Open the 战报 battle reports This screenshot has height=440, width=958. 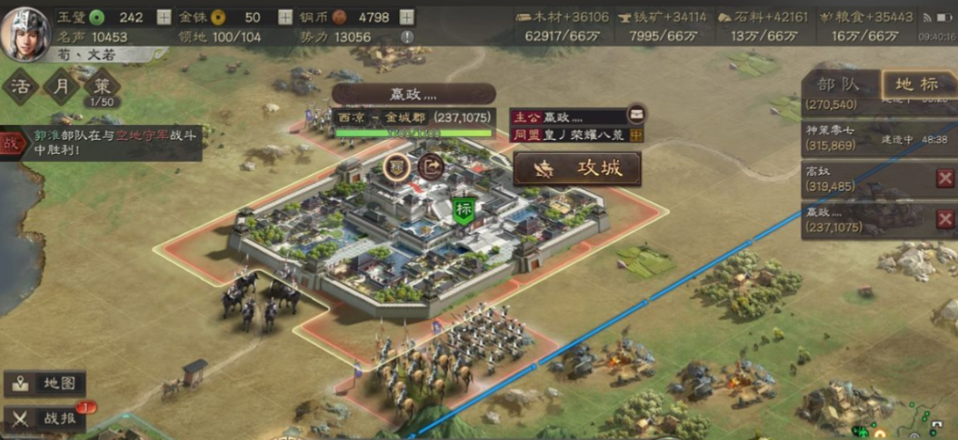(45, 418)
